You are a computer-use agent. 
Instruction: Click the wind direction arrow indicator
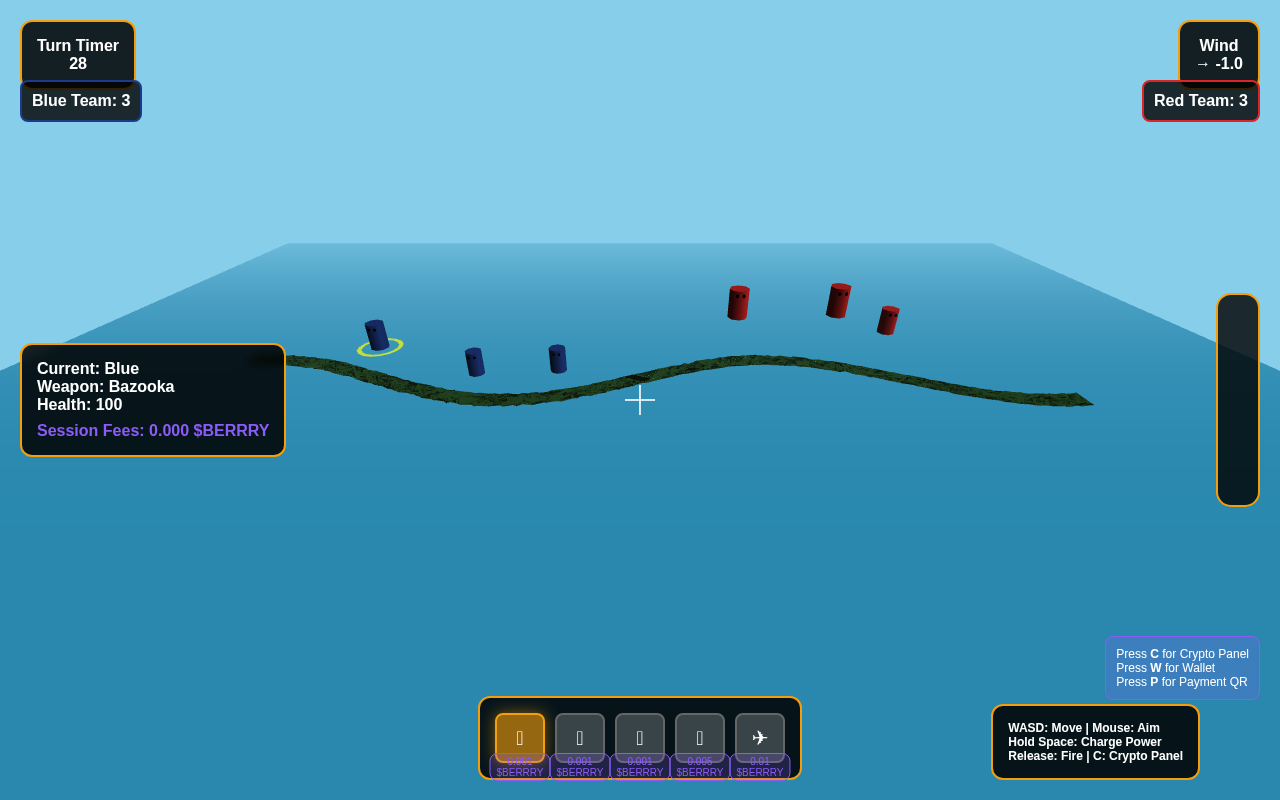click(x=1203, y=62)
